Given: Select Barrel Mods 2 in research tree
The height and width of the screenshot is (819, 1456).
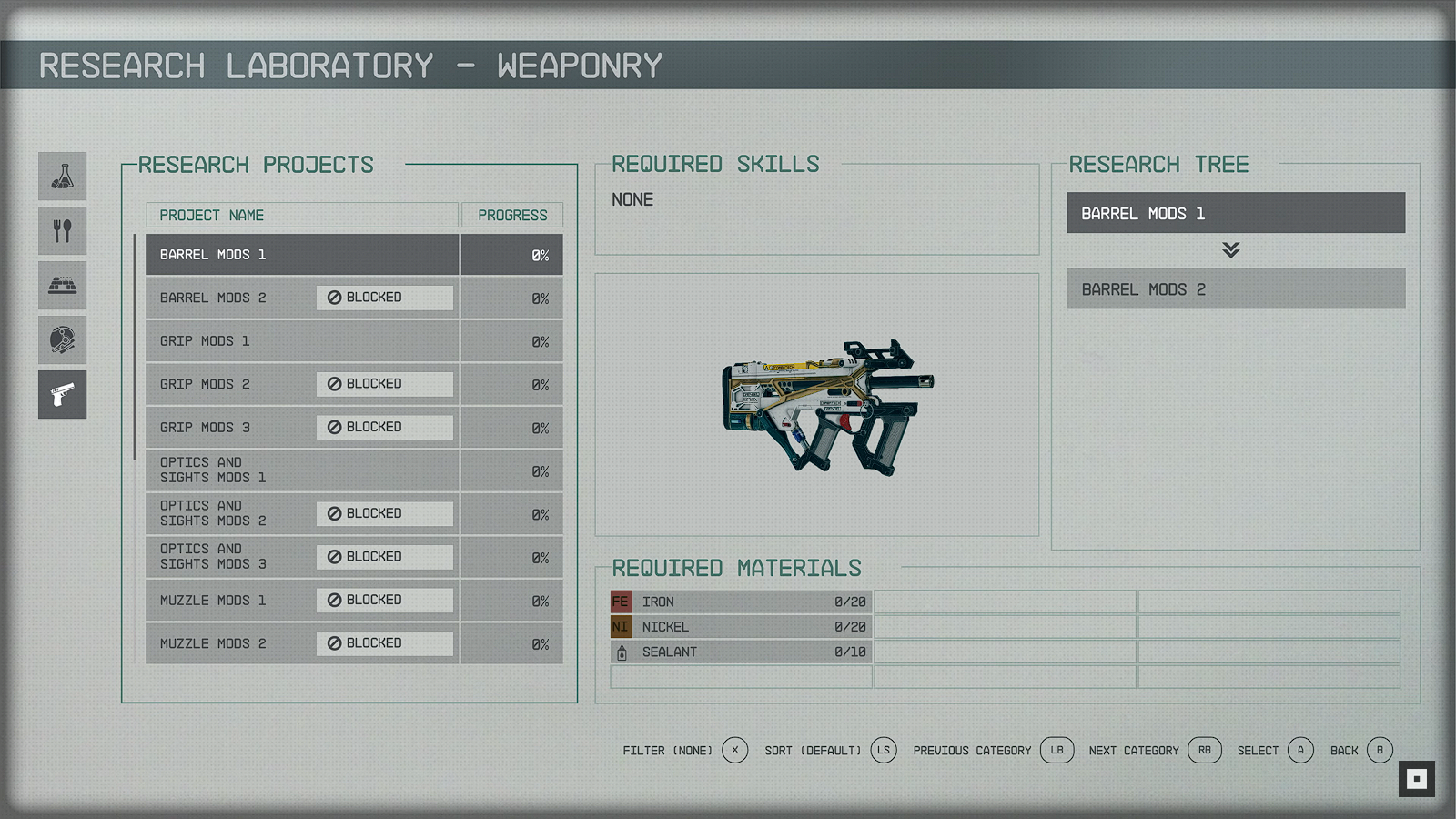Looking at the screenshot, I should click(x=1236, y=289).
